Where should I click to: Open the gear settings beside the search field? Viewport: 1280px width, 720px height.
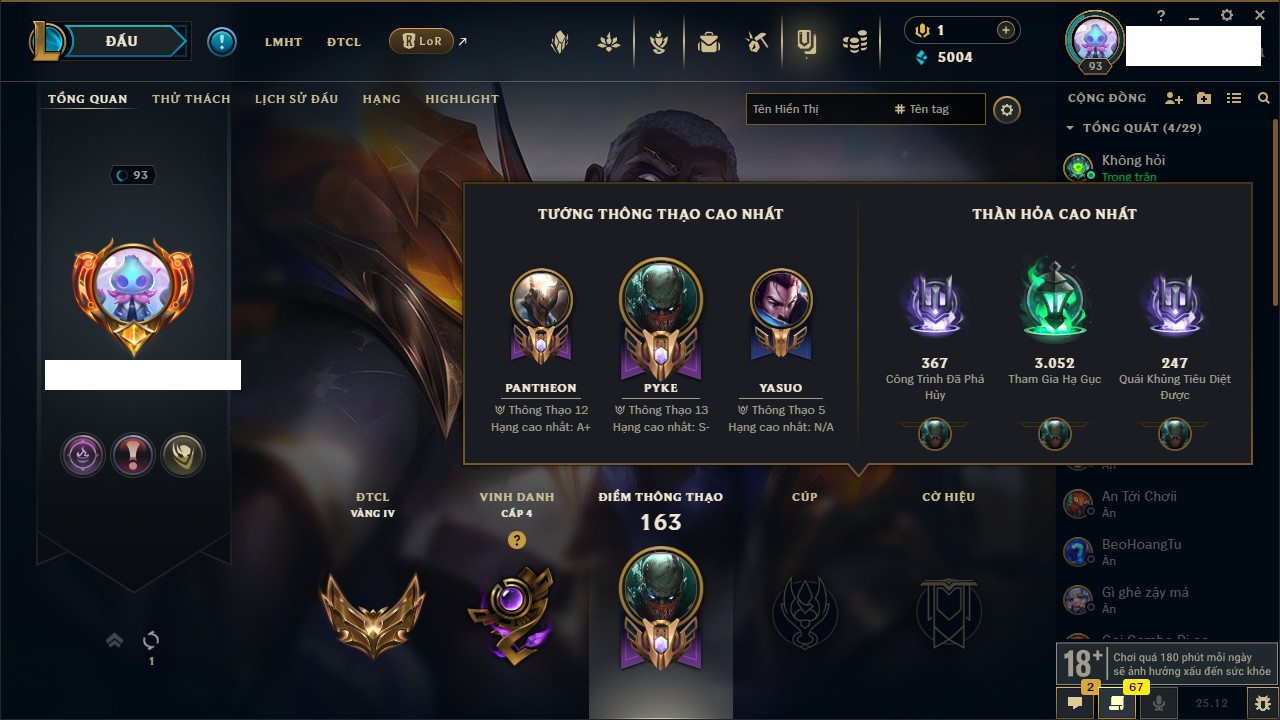click(1007, 109)
